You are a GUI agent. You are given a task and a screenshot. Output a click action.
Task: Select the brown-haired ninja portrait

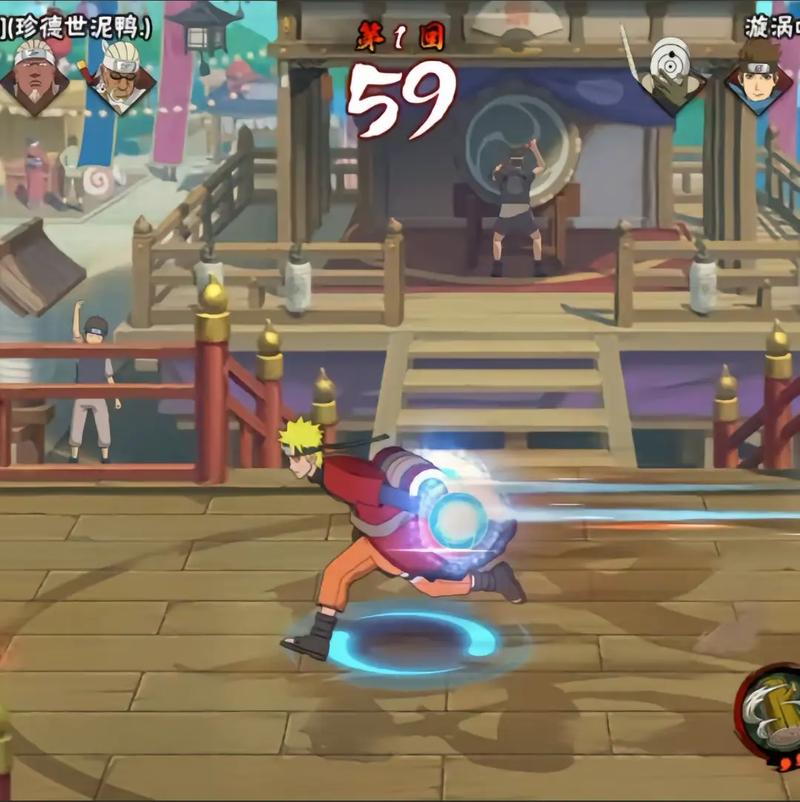pos(759,72)
